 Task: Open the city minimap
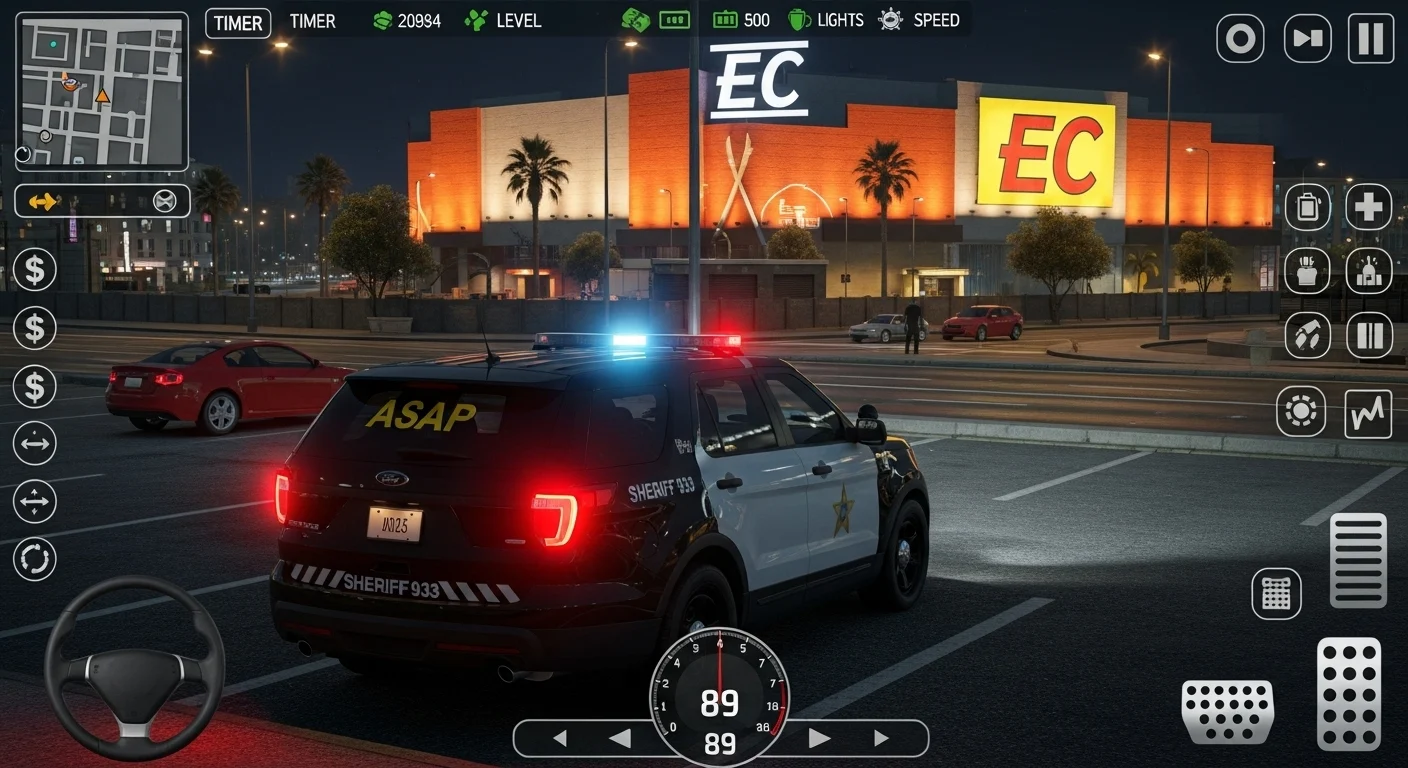[x=102, y=91]
